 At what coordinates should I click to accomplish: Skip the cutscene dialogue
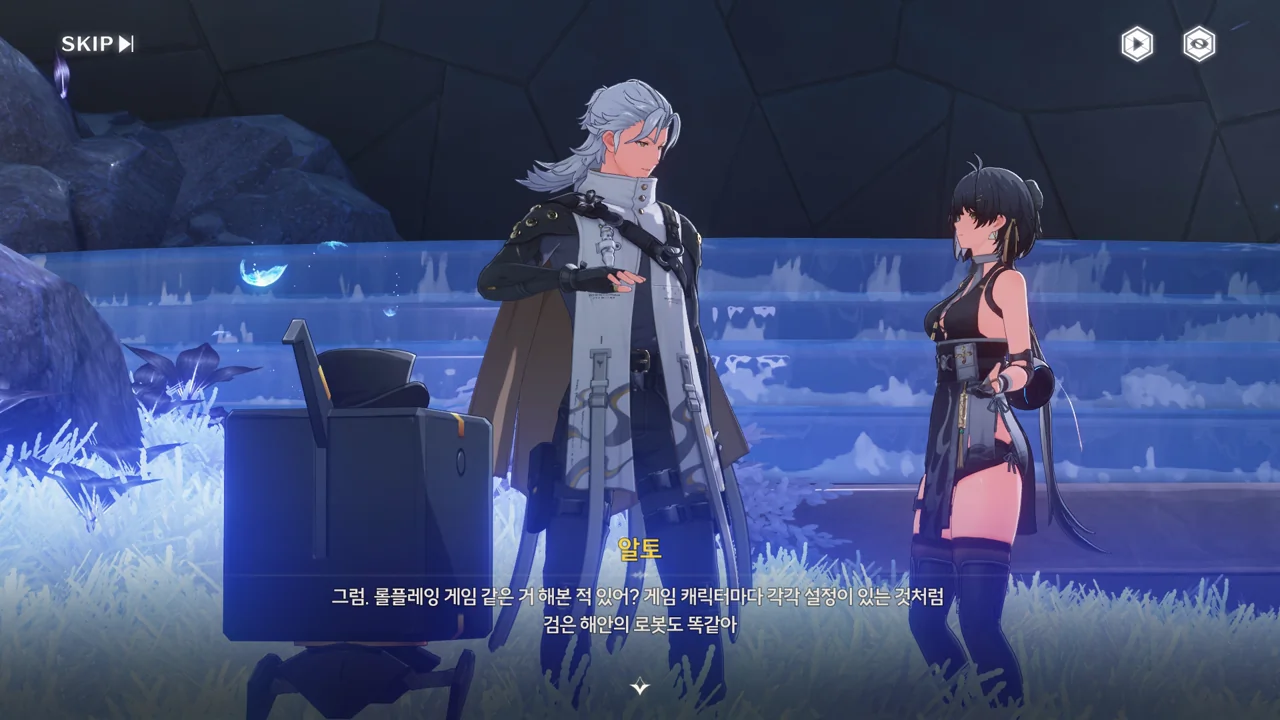(97, 44)
